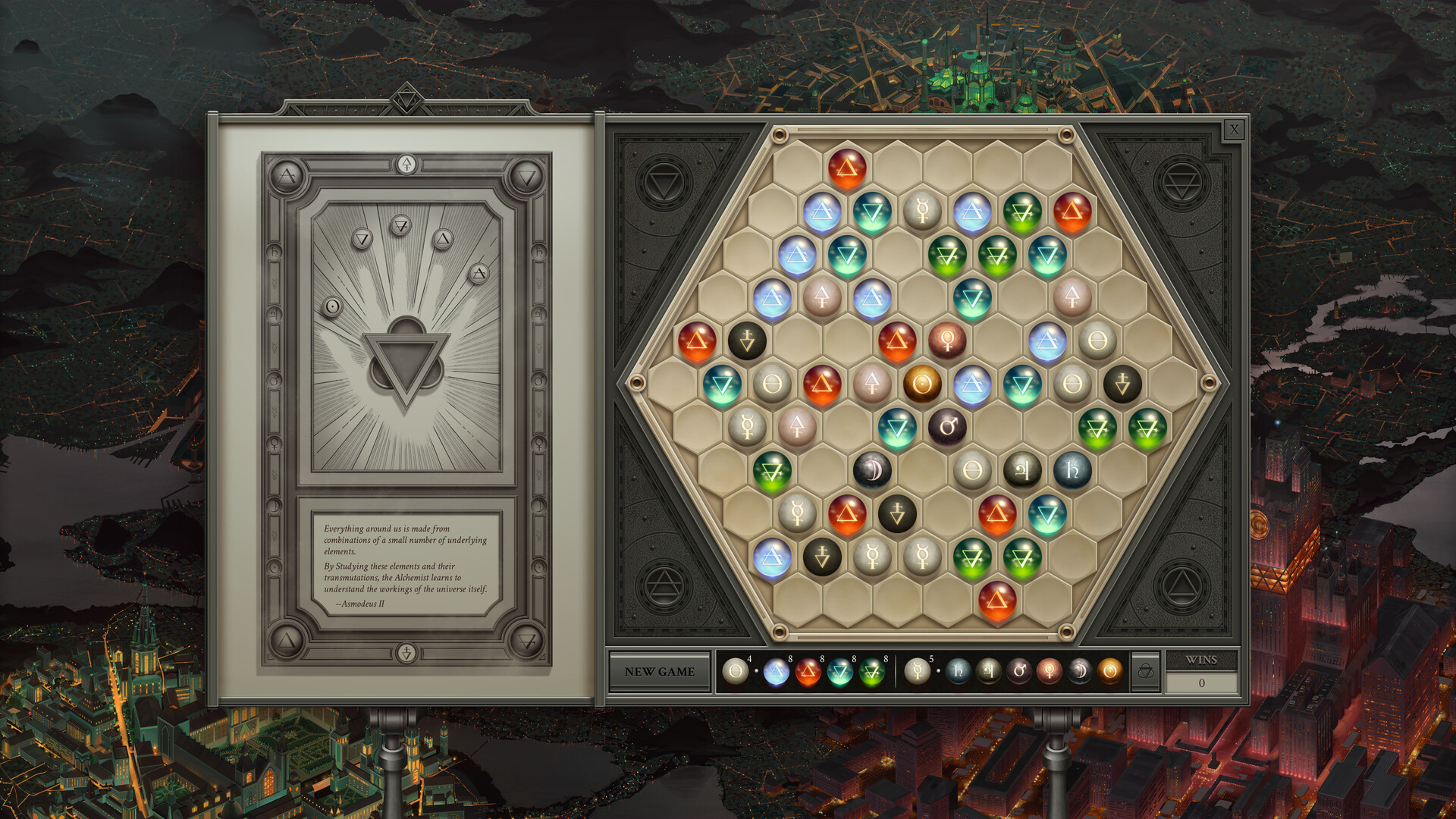Image resolution: width=1456 pixels, height=819 pixels.
Task: Click the Air emblem in the top-left dark corner
Action: tap(663, 181)
